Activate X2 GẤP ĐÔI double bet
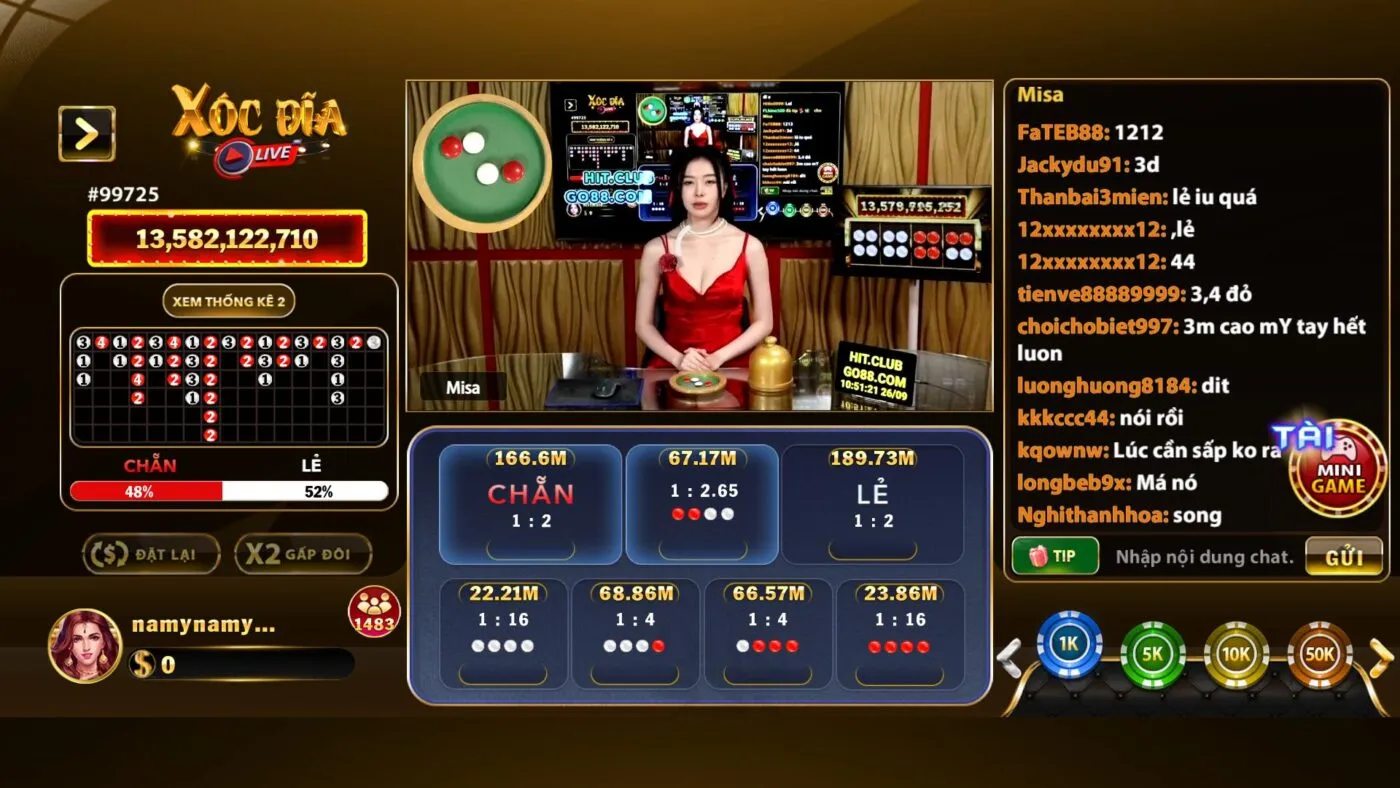Screen dimensions: 1400x788 303,554
